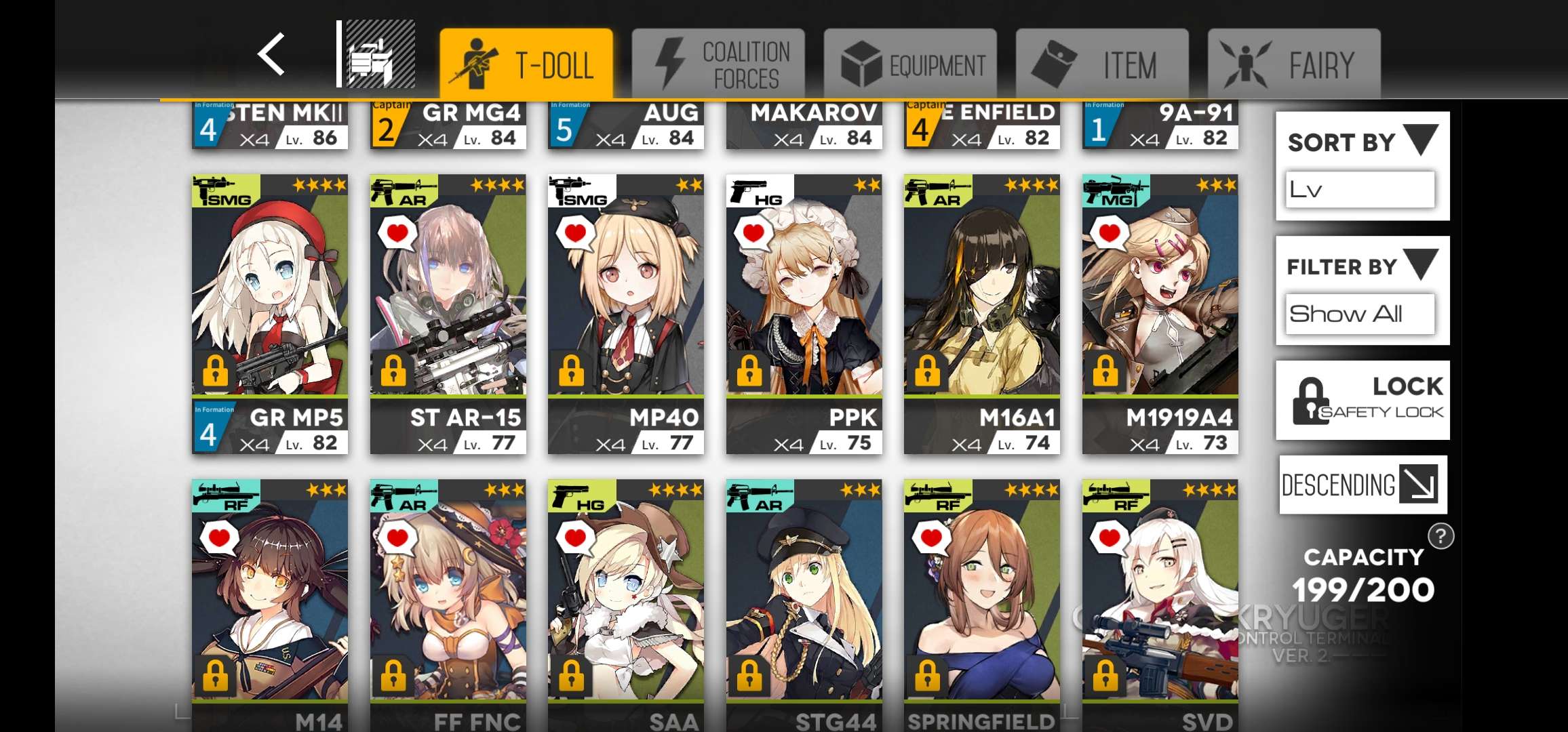This screenshot has height=732, width=1568.
Task: Open the capacity help question mark
Action: tap(1440, 537)
